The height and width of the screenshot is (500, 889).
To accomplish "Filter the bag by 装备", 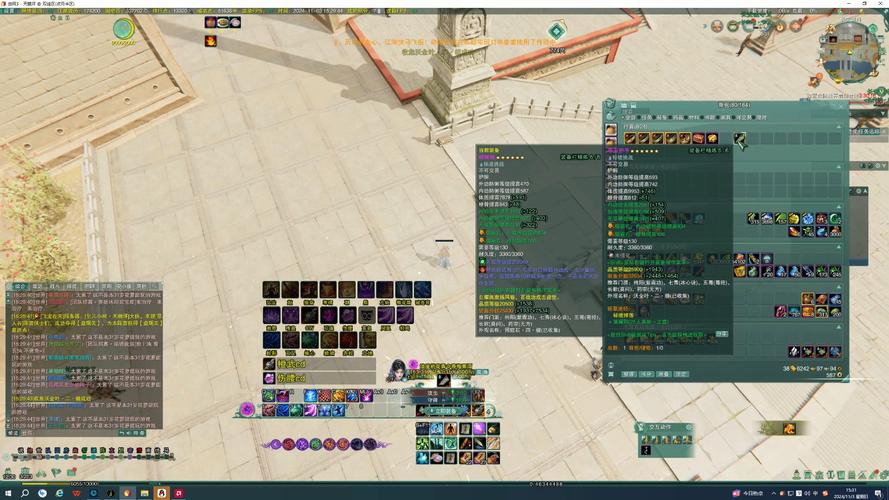I will coord(662,117).
